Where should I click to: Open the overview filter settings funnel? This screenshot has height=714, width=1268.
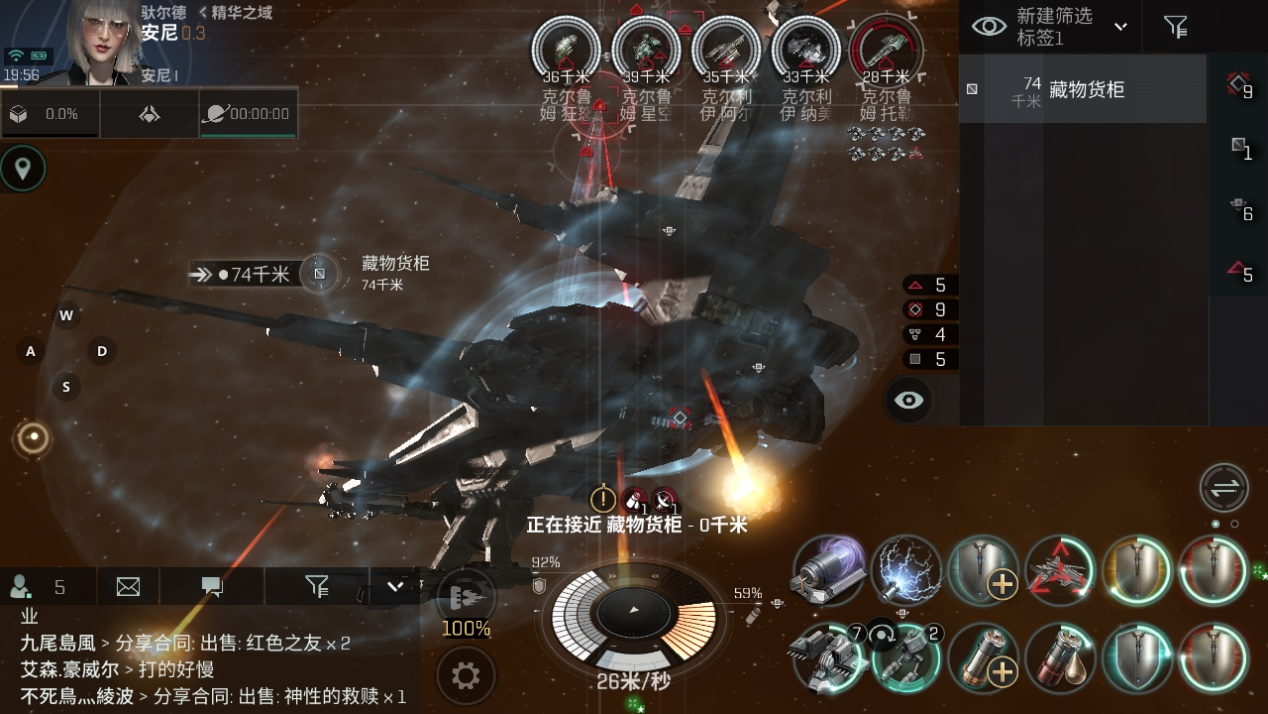[x=1176, y=27]
